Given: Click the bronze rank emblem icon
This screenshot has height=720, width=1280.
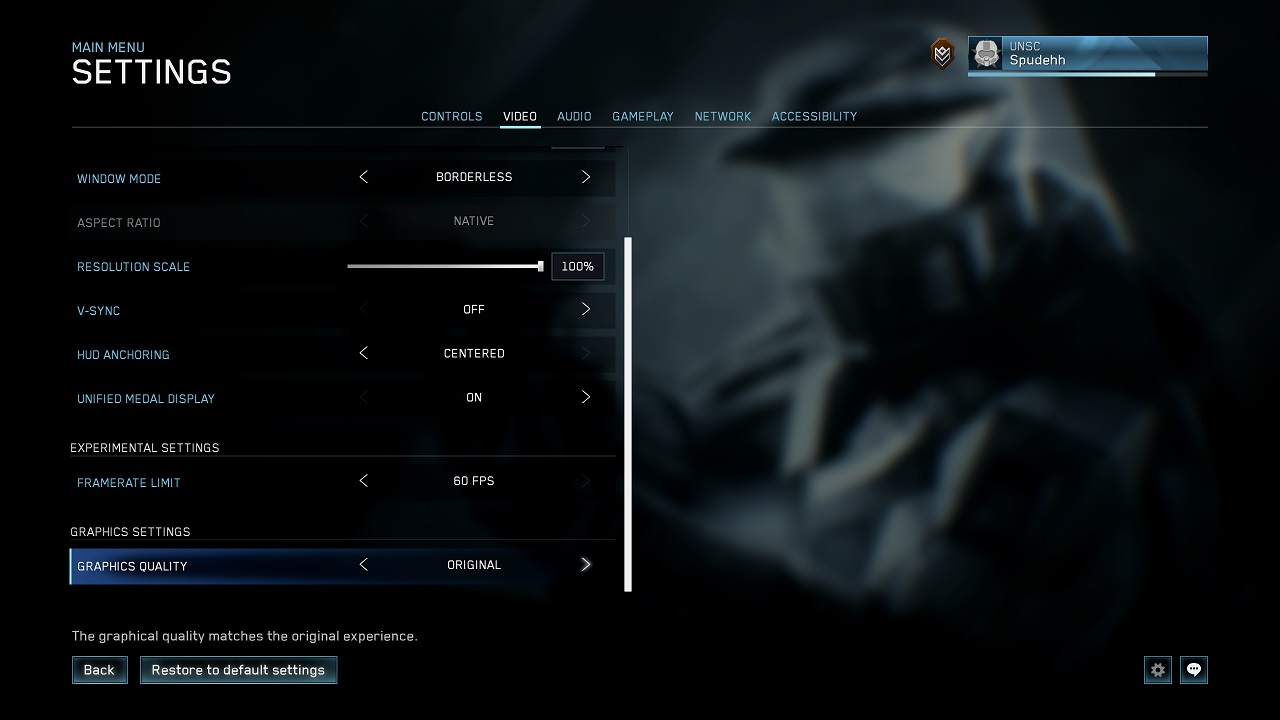Looking at the screenshot, I should pos(941,54).
